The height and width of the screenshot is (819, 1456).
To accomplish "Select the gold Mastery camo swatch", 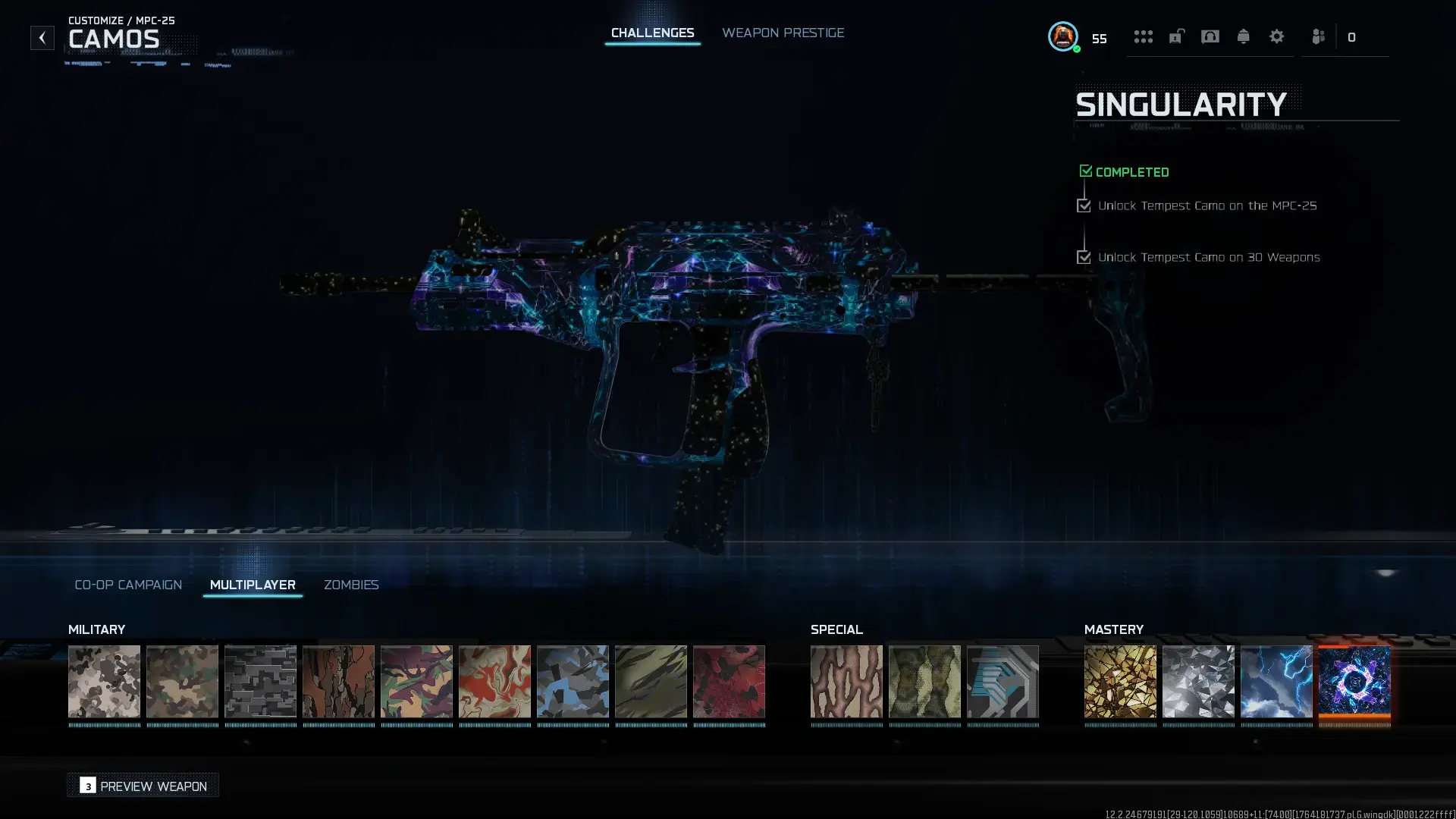I will click(x=1120, y=681).
